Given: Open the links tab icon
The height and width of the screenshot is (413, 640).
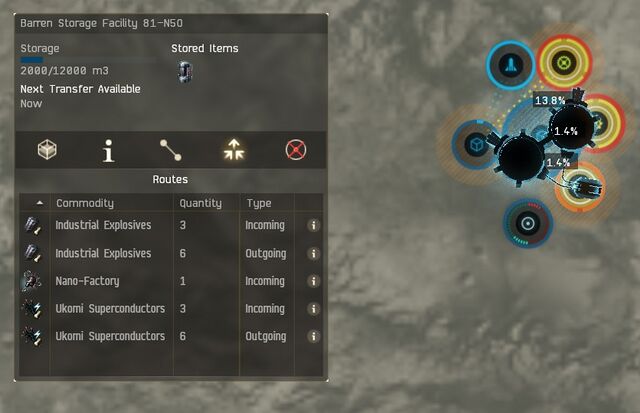Looking at the screenshot, I should tap(171, 150).
